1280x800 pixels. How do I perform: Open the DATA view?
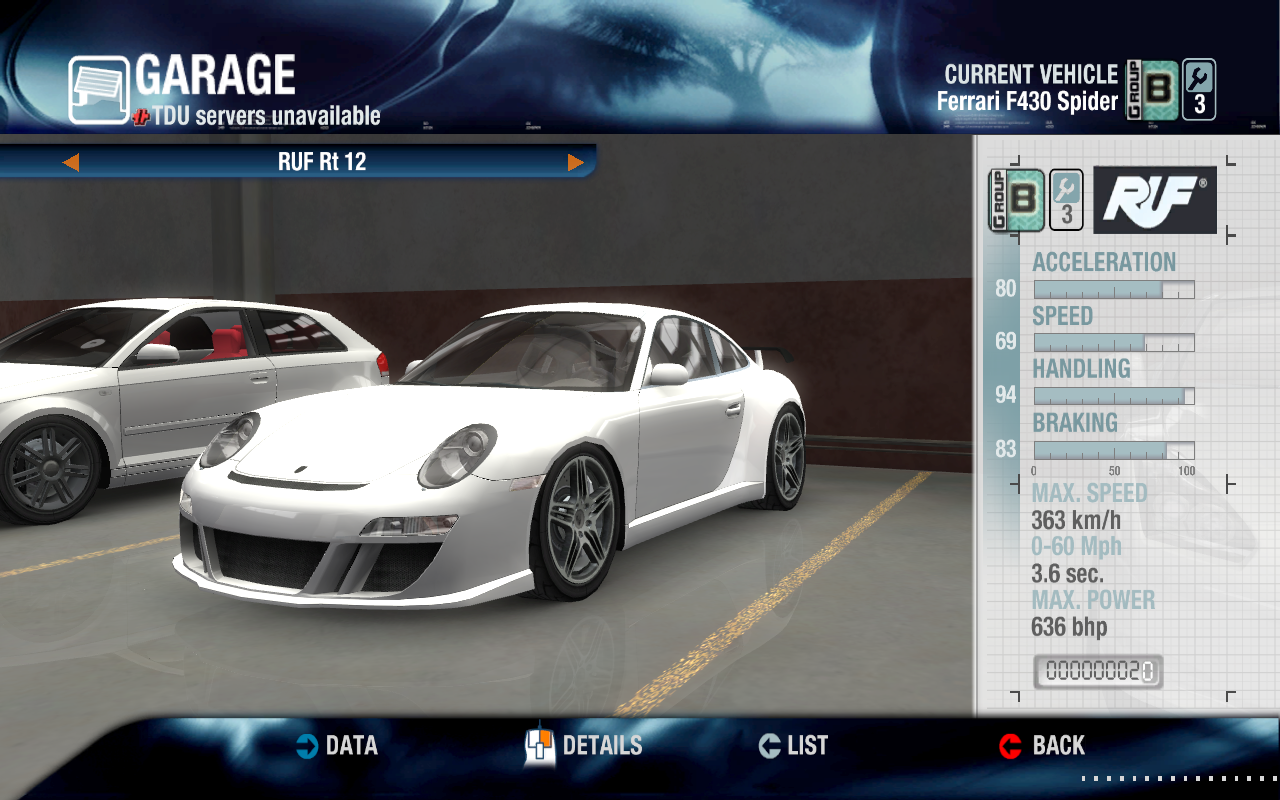pyautogui.click(x=337, y=746)
